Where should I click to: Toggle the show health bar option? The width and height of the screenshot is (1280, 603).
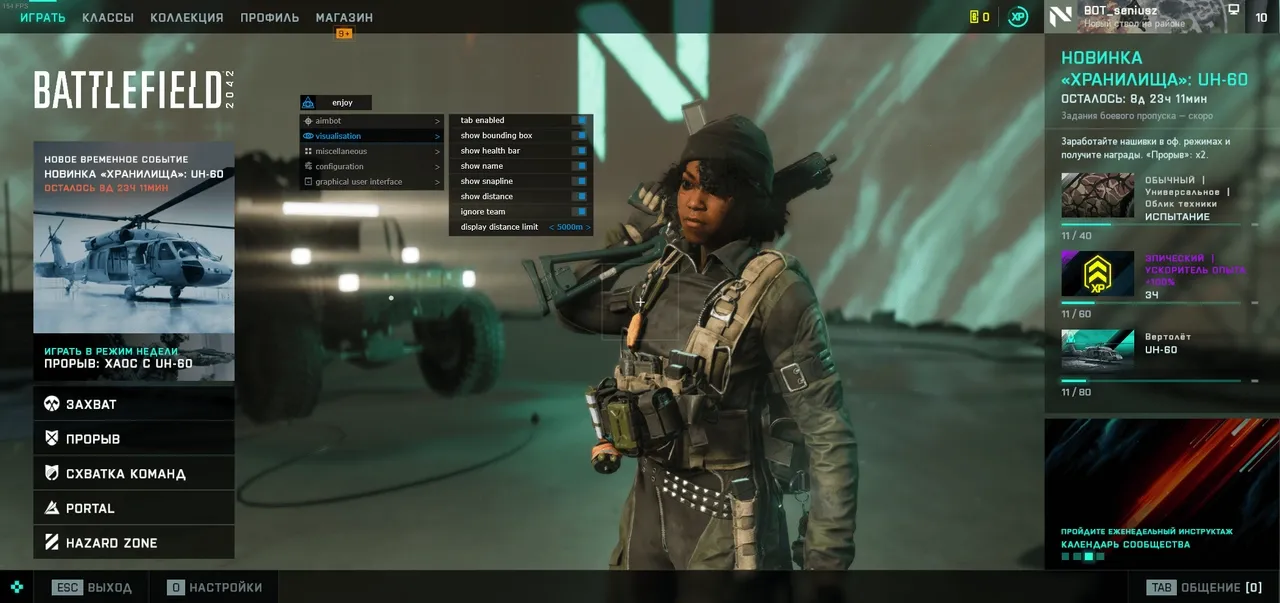[x=579, y=151]
